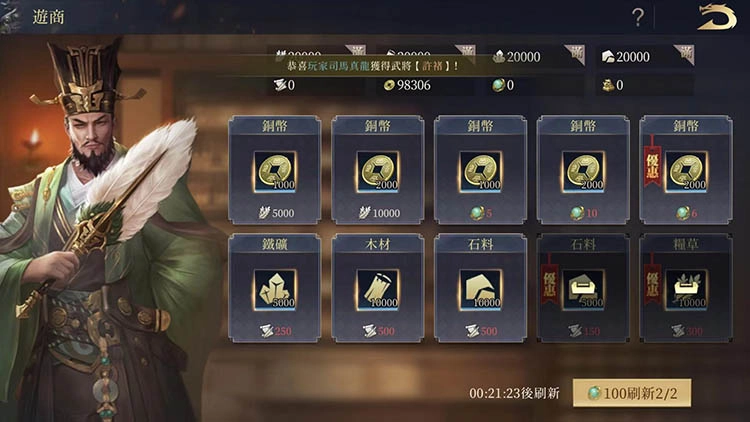
Task: Buy 2000 copper coins for 10000 grain
Action: (378, 170)
